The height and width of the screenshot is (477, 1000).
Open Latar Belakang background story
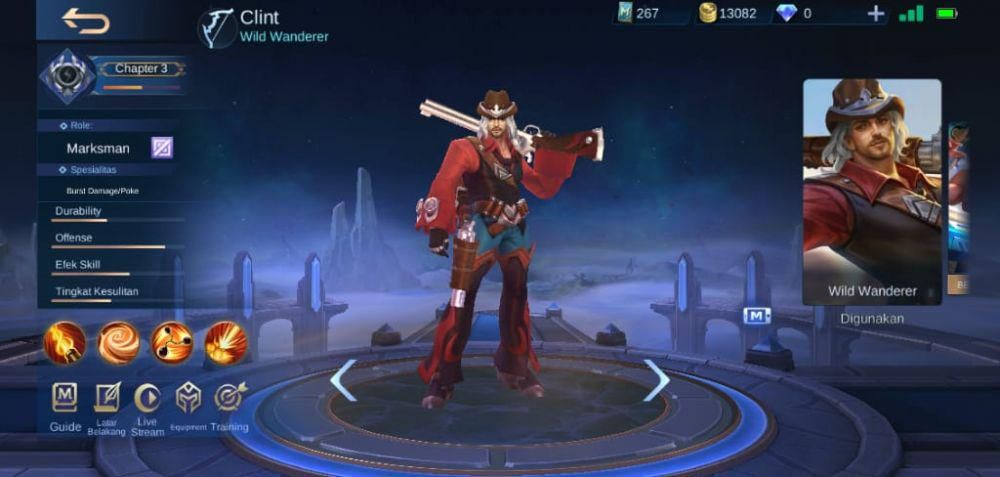coord(106,398)
